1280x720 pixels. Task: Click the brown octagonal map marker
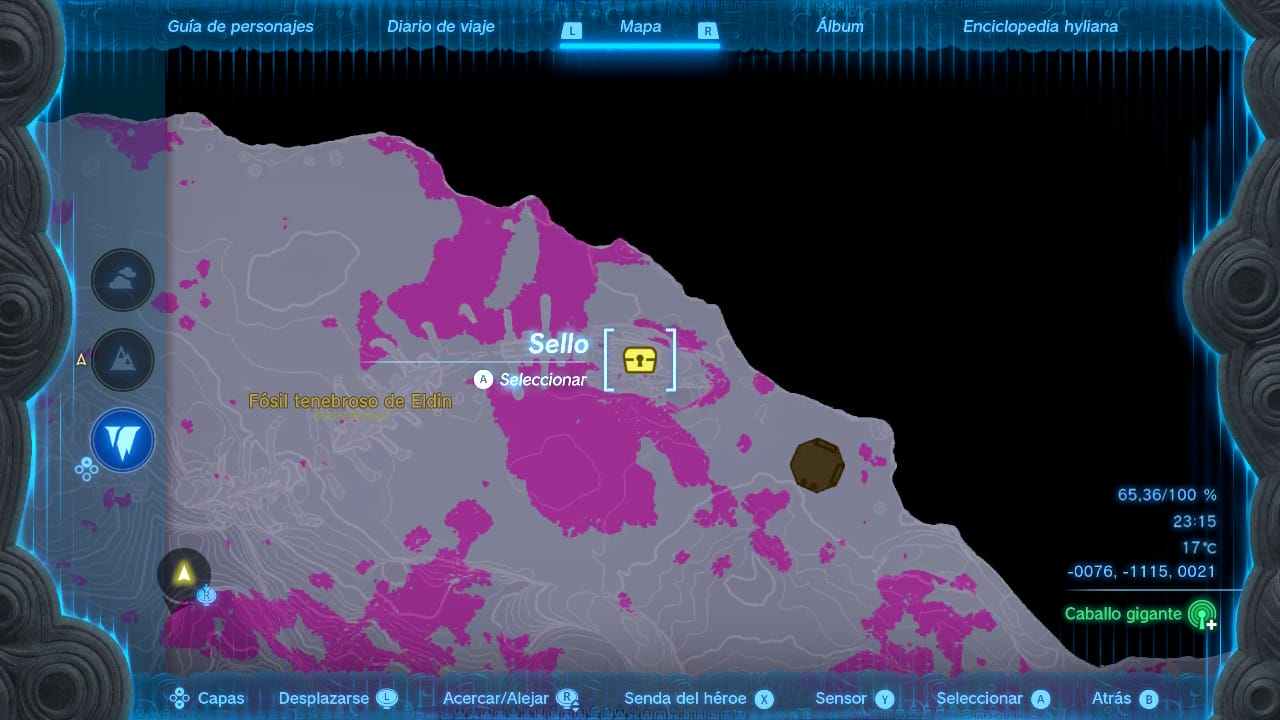(817, 465)
